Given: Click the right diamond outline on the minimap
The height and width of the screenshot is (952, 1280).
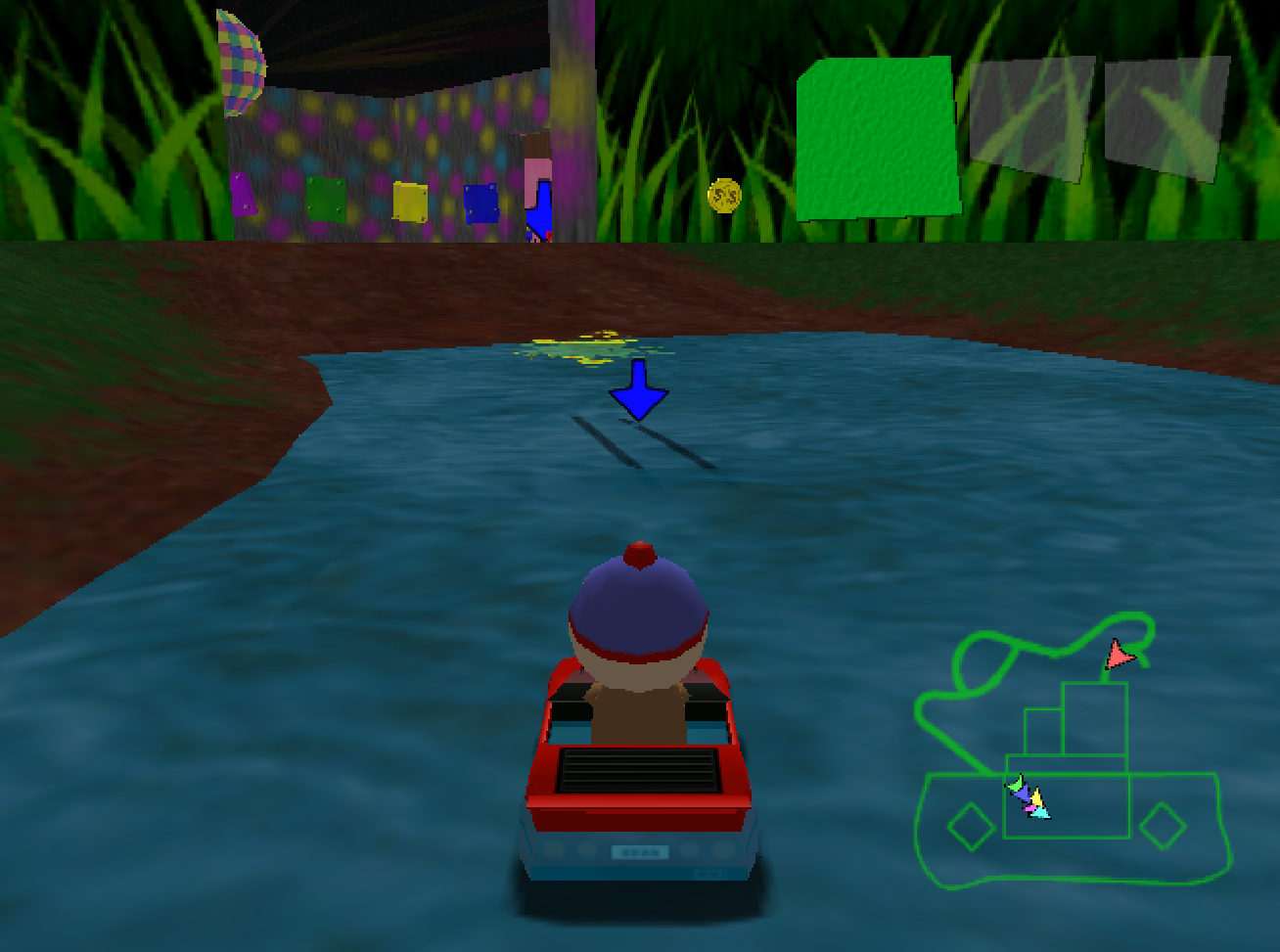Looking at the screenshot, I should pyautogui.click(x=1164, y=826).
